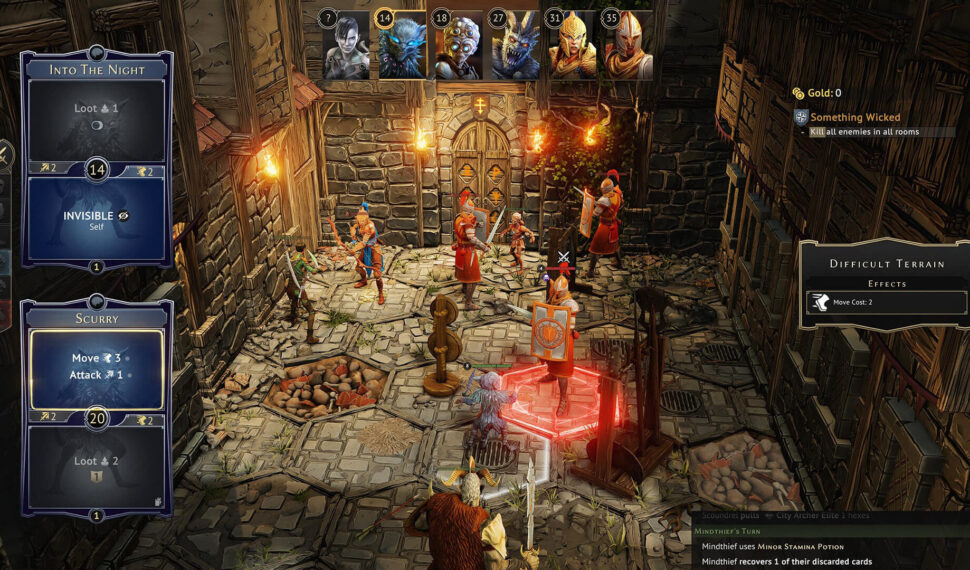Screen dimensions: 970x570
Task: Select the goggled Tinkerer portrait at initiative 18
Action: click(458, 47)
